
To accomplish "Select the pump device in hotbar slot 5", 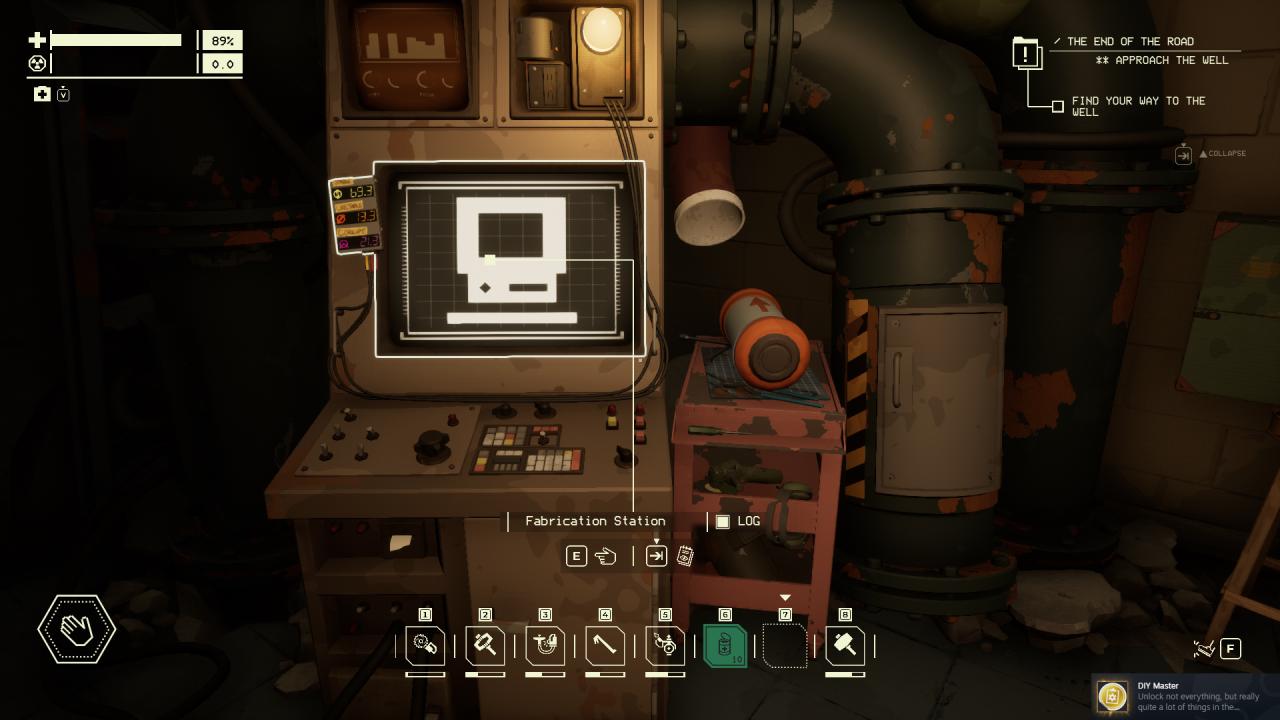I will 665,646.
